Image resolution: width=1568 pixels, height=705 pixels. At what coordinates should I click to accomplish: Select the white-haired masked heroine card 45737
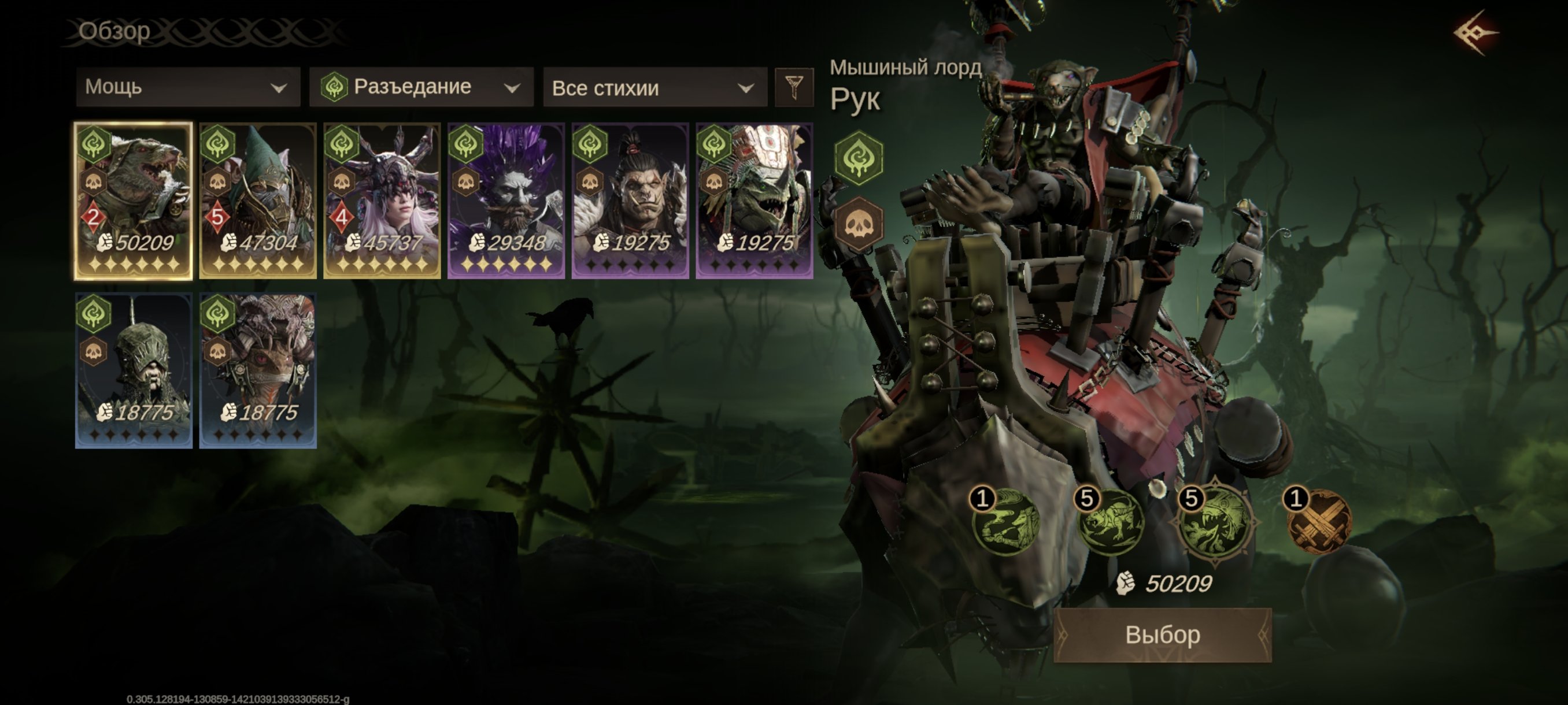382,201
